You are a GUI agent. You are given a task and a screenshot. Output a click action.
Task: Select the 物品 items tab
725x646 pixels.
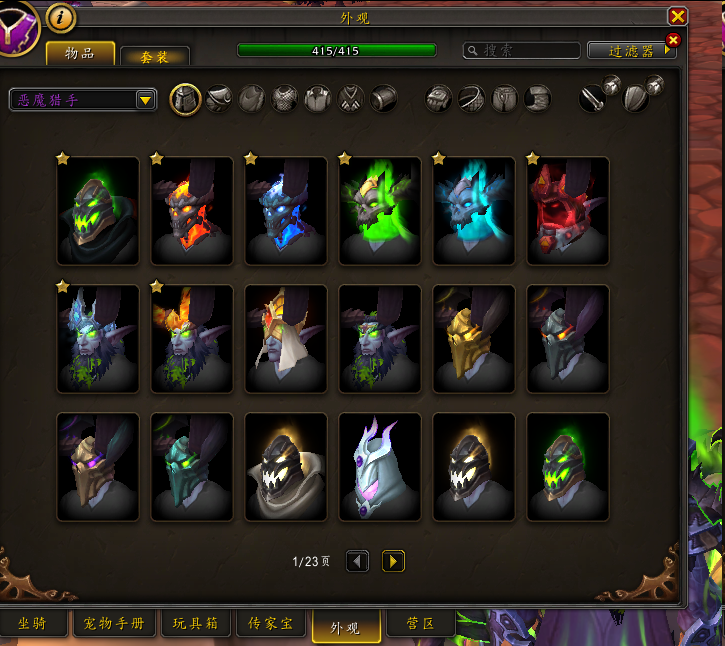(80, 53)
